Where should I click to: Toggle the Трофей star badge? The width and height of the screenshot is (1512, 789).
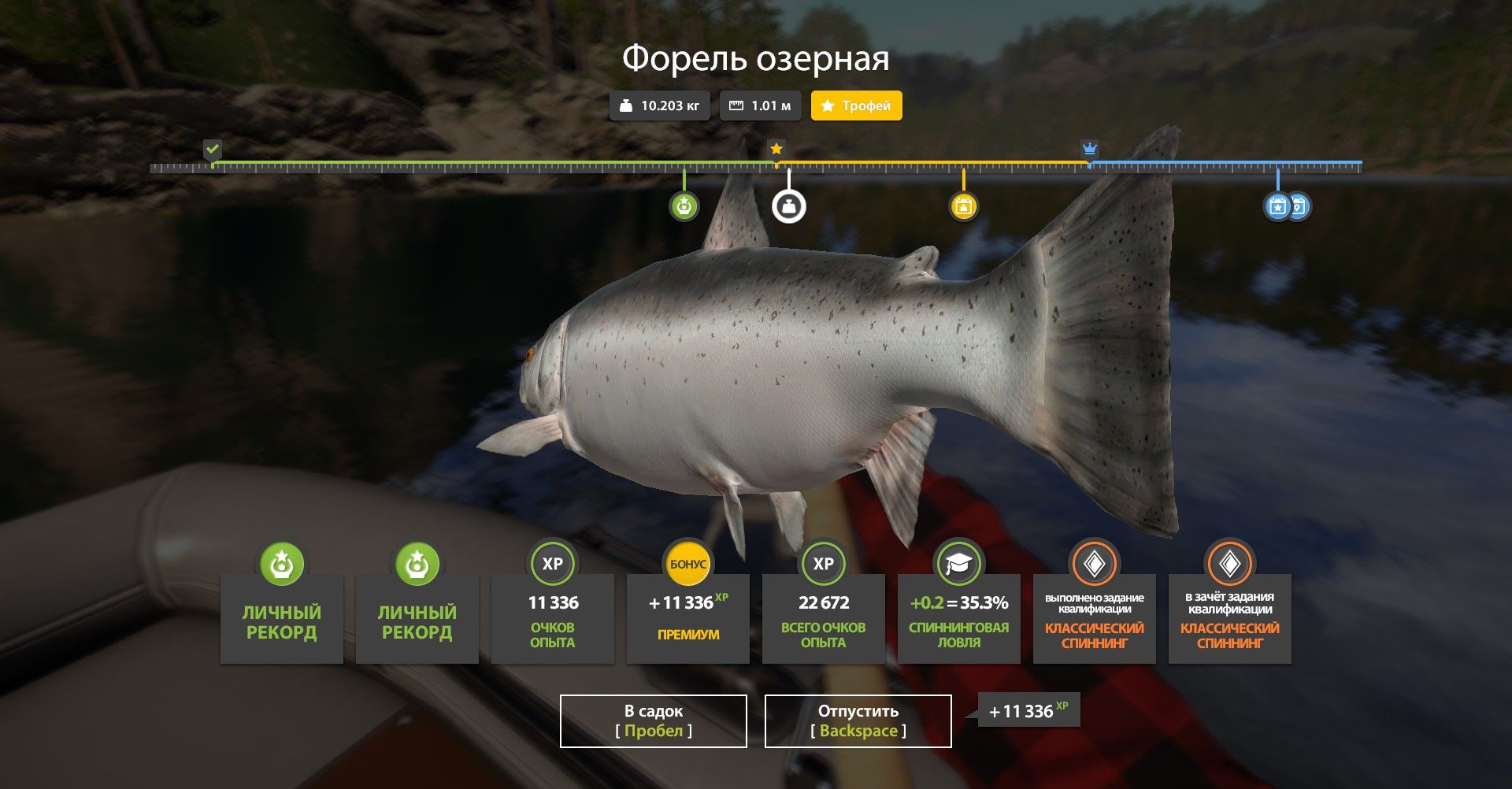point(856,104)
